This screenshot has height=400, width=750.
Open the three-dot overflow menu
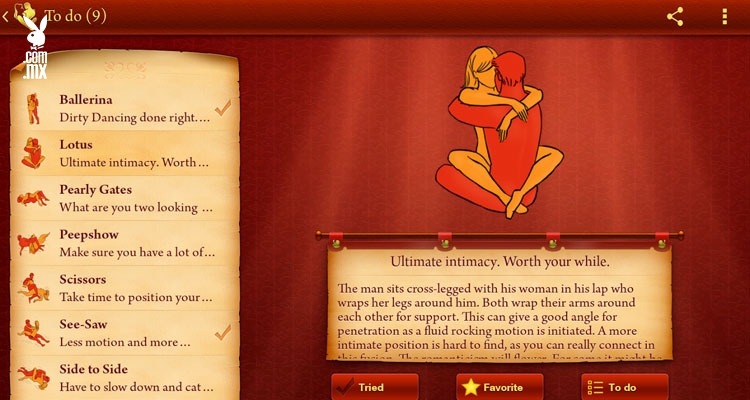point(725,16)
